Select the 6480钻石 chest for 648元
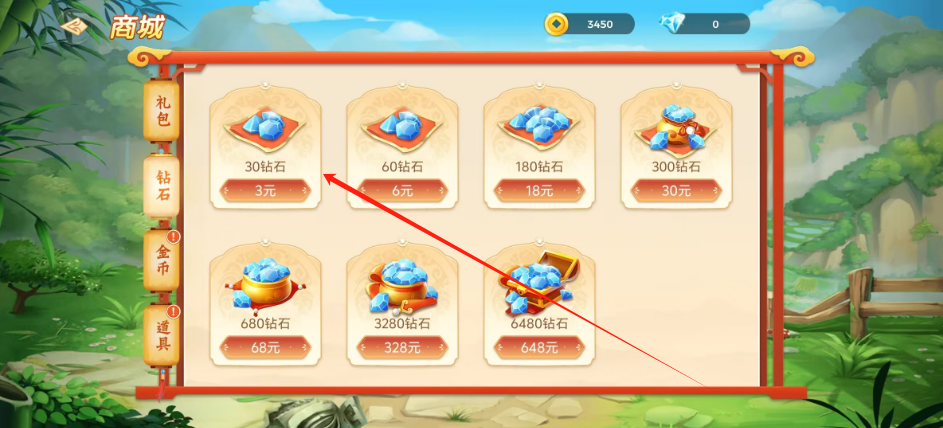The height and width of the screenshot is (428, 943). (x=539, y=348)
